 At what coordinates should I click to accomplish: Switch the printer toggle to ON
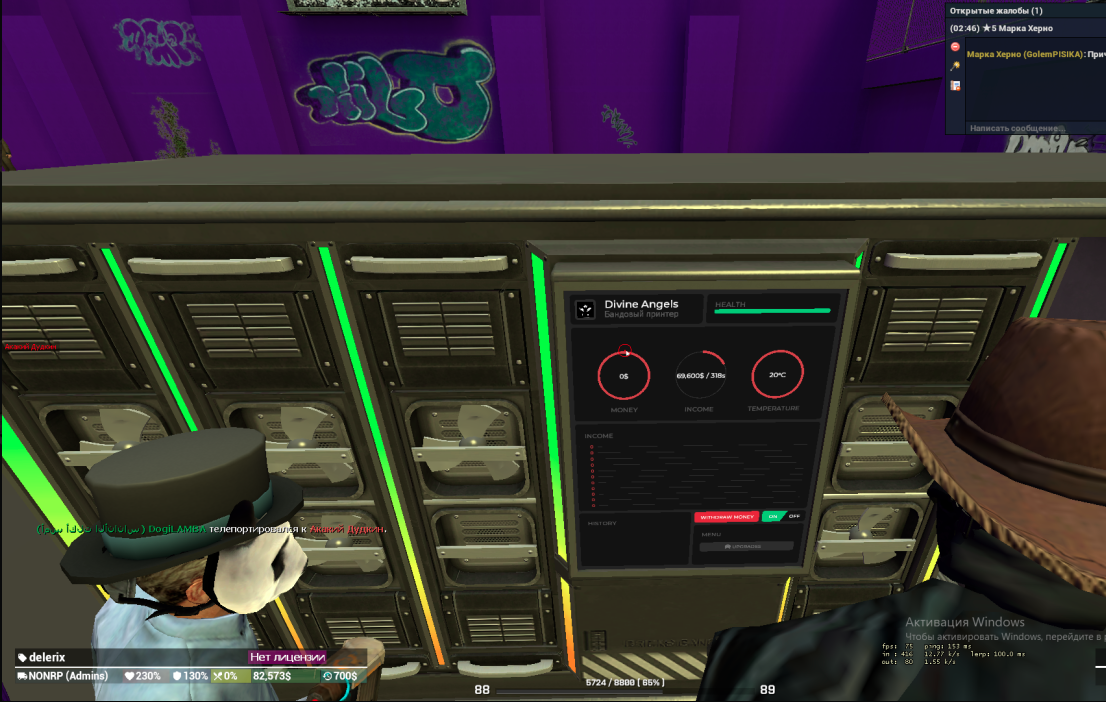pyautogui.click(x=773, y=517)
